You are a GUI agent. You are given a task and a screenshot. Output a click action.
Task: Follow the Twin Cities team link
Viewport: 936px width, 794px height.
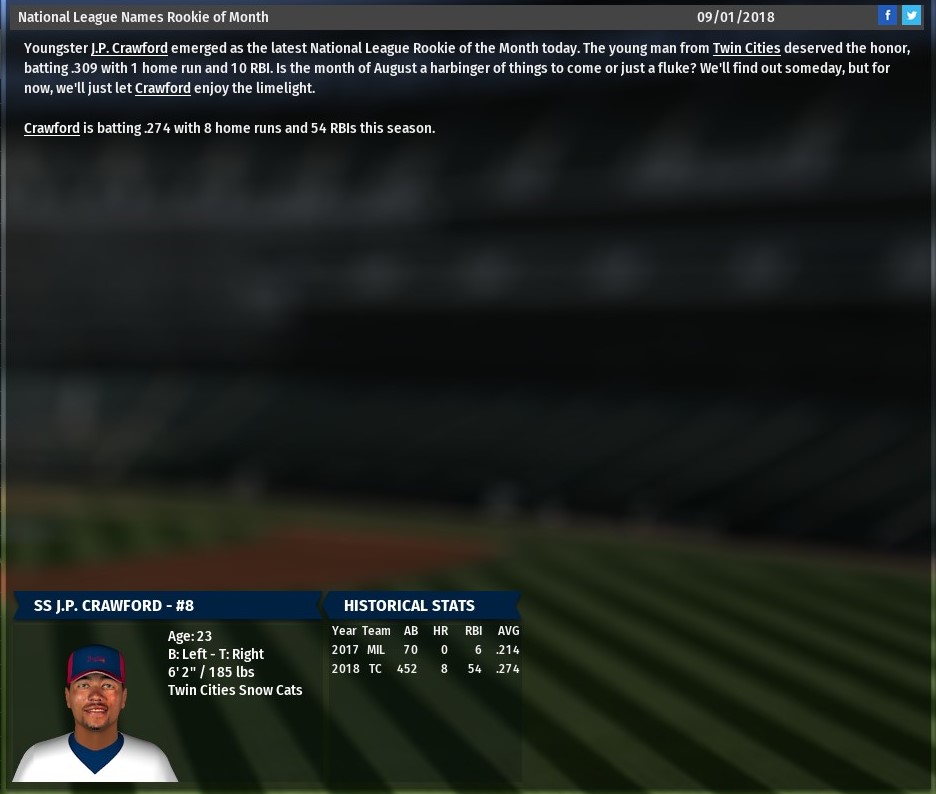pyautogui.click(x=746, y=48)
